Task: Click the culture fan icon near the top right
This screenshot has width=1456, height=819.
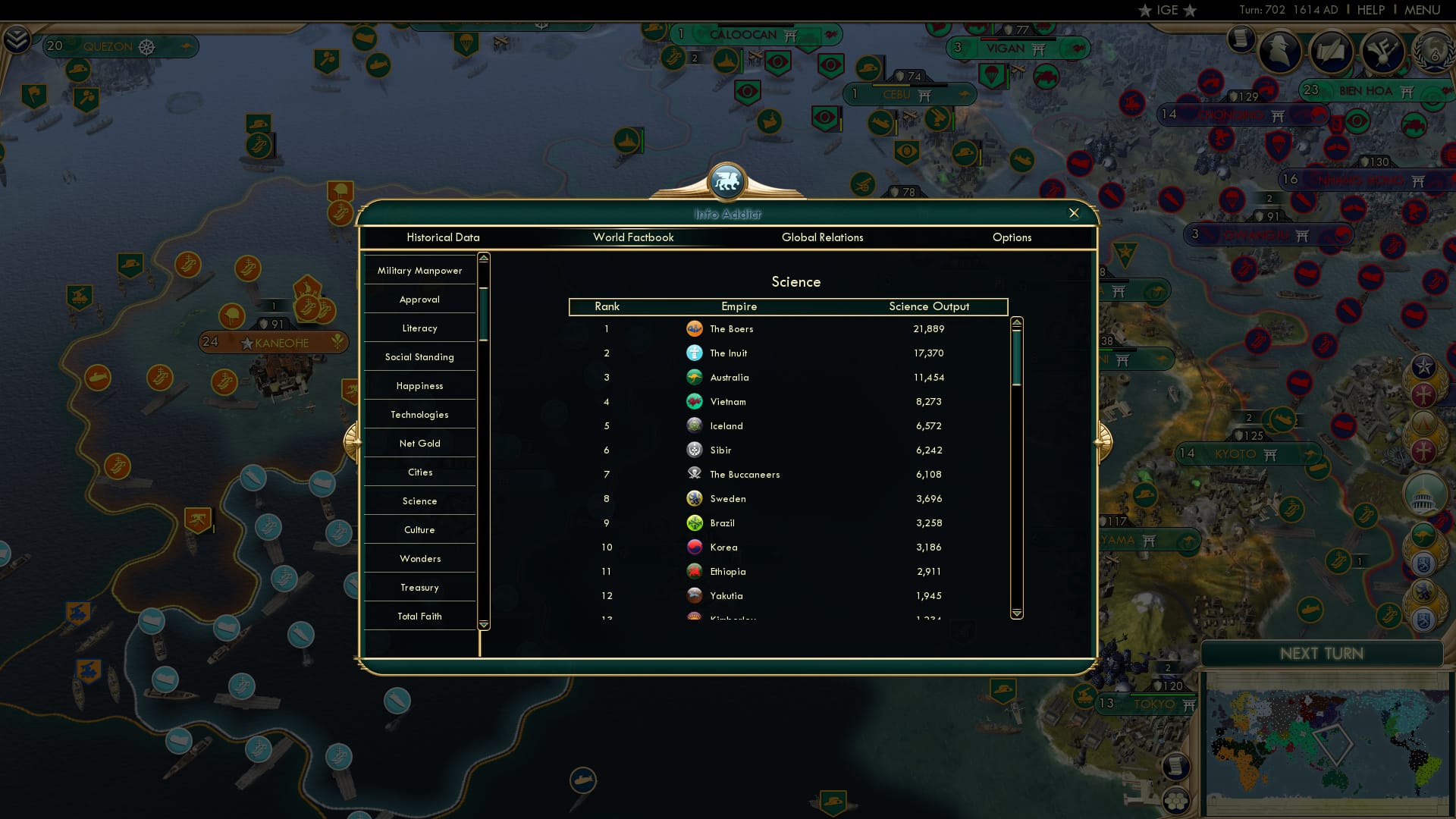Action: pyautogui.click(x=1384, y=50)
